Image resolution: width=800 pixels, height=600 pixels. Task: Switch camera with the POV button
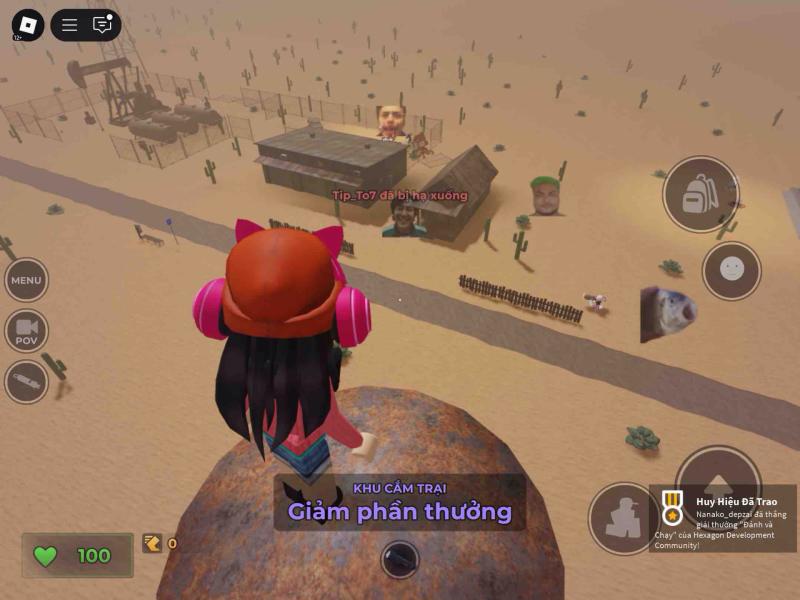tap(27, 331)
